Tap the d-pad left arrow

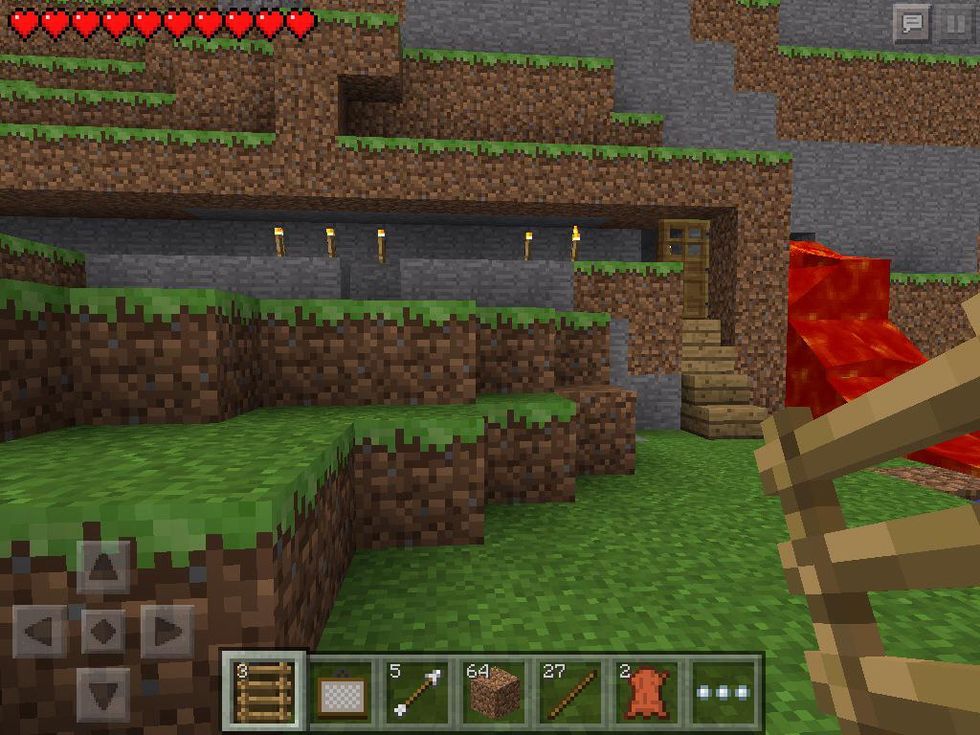tap(40, 631)
